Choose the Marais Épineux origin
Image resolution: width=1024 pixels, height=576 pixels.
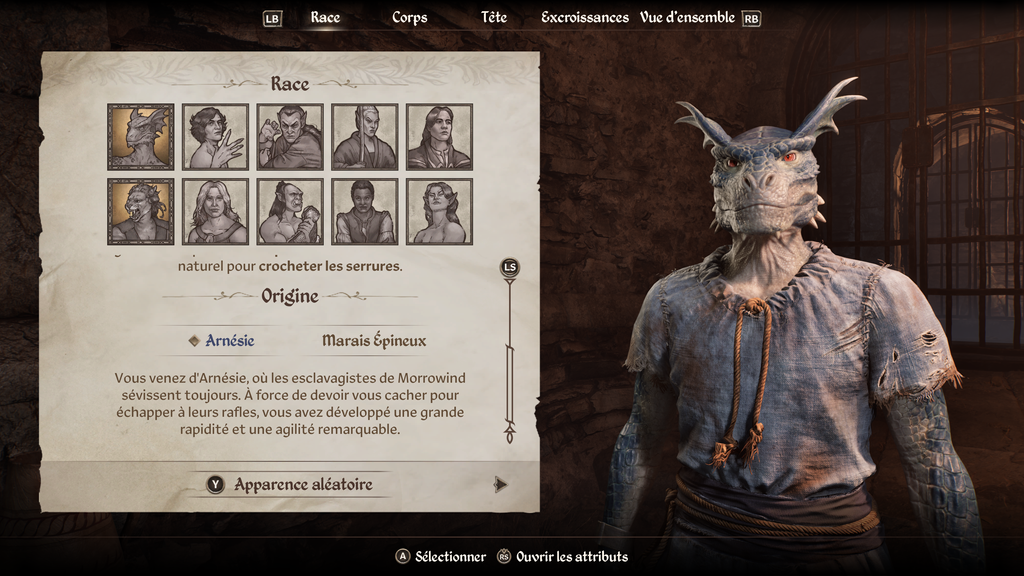coord(374,341)
